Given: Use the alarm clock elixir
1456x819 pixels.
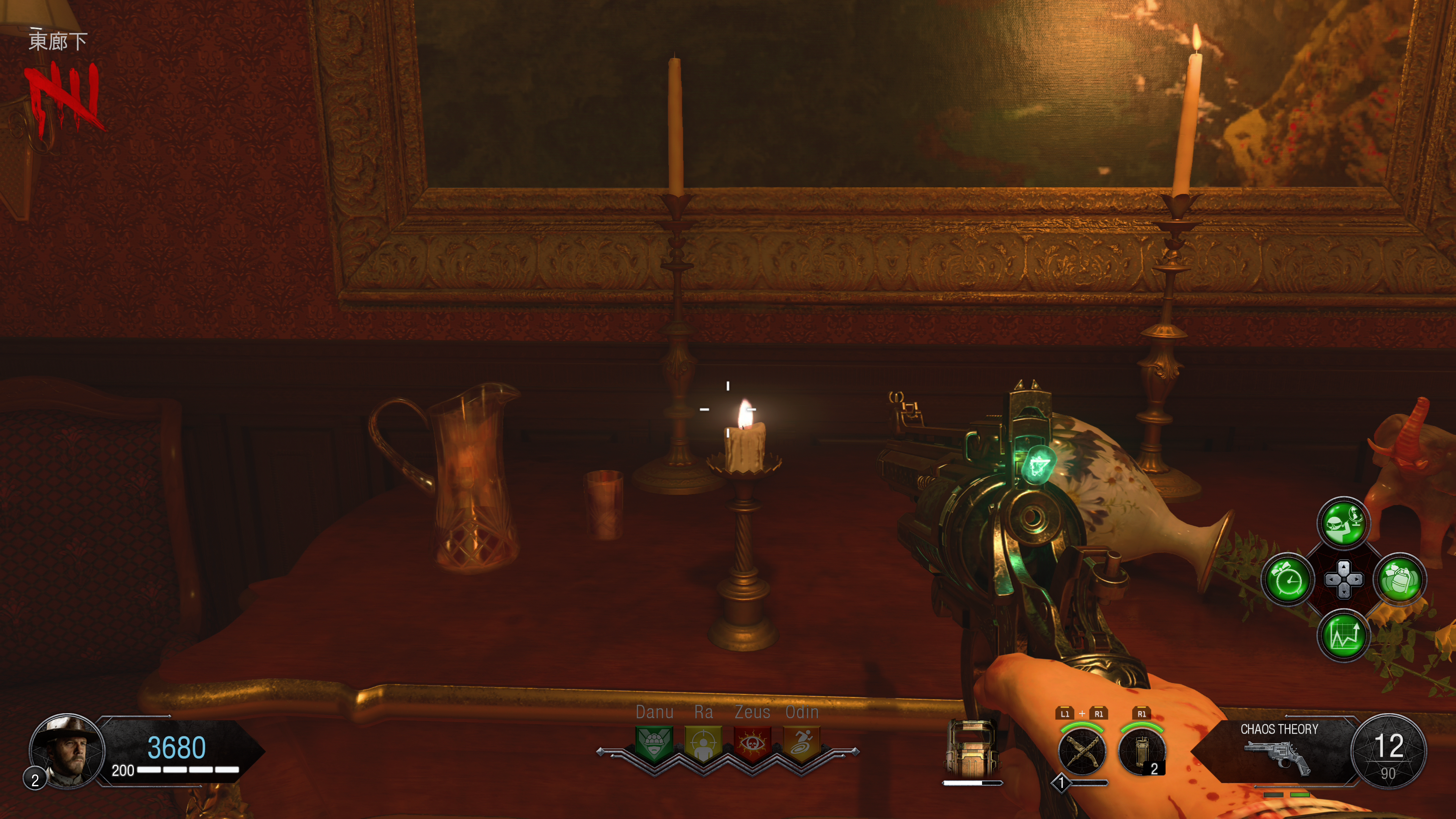Looking at the screenshot, I should [x=1288, y=579].
